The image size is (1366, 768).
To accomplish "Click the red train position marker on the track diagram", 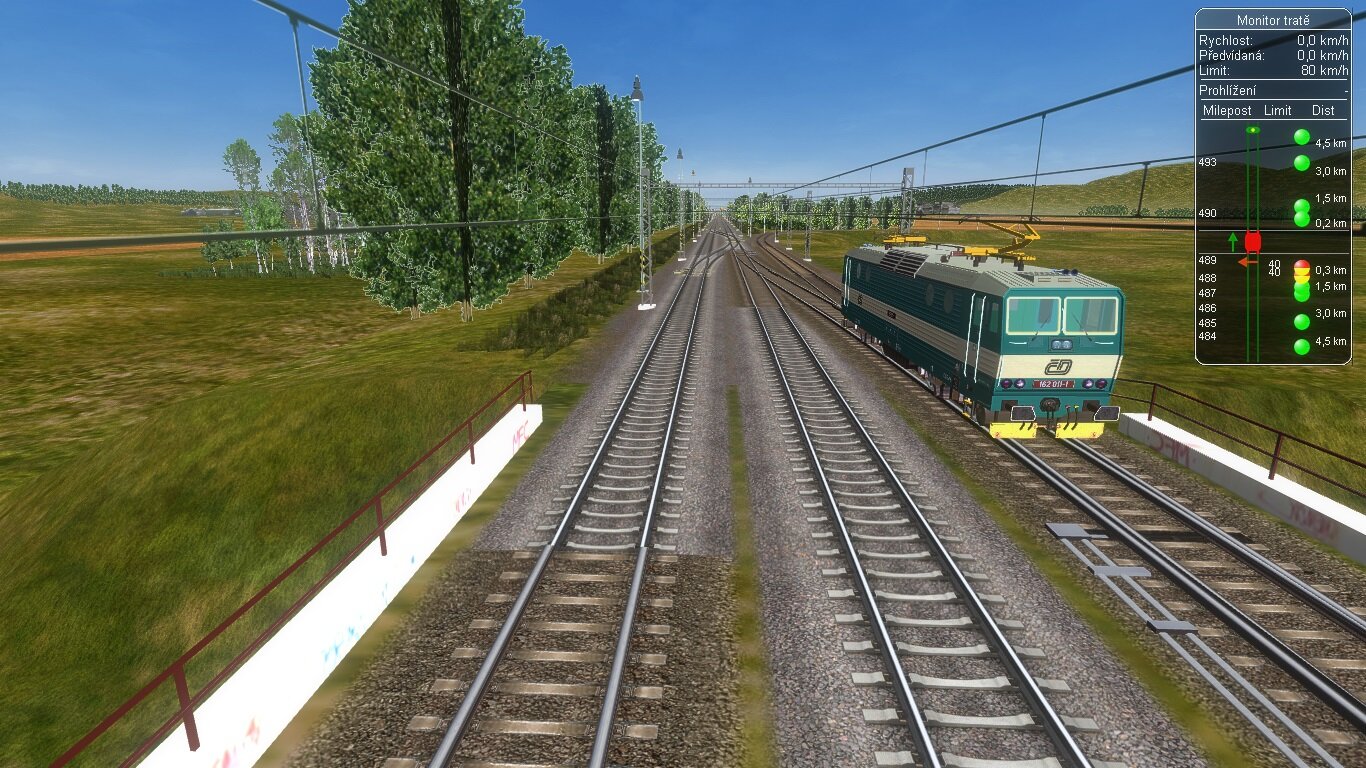I will click(x=1253, y=241).
